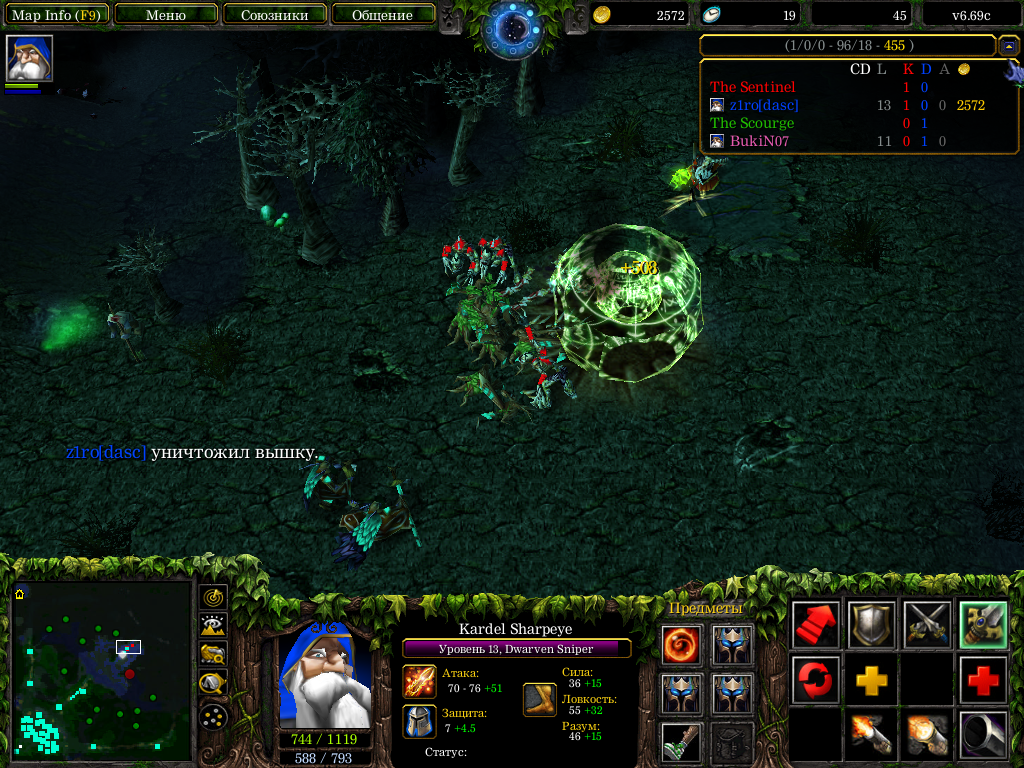This screenshot has height=768, width=1024.
Task: Activate the silver shield command
Action: click(x=871, y=625)
